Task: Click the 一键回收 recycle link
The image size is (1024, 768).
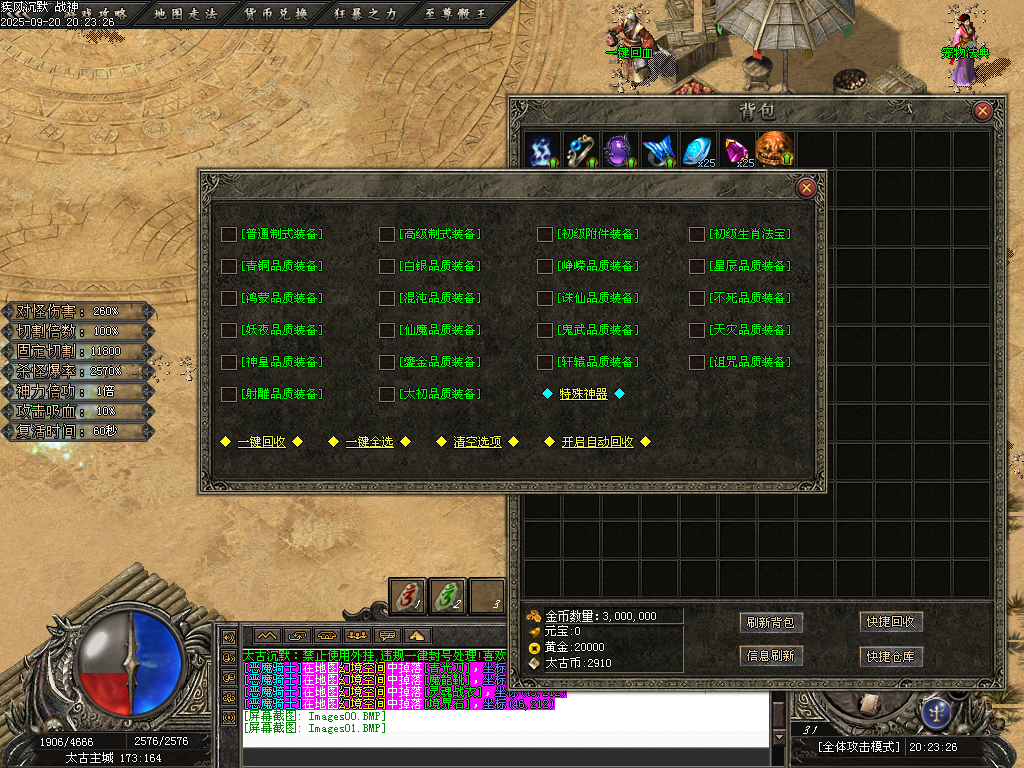Action: tap(261, 442)
